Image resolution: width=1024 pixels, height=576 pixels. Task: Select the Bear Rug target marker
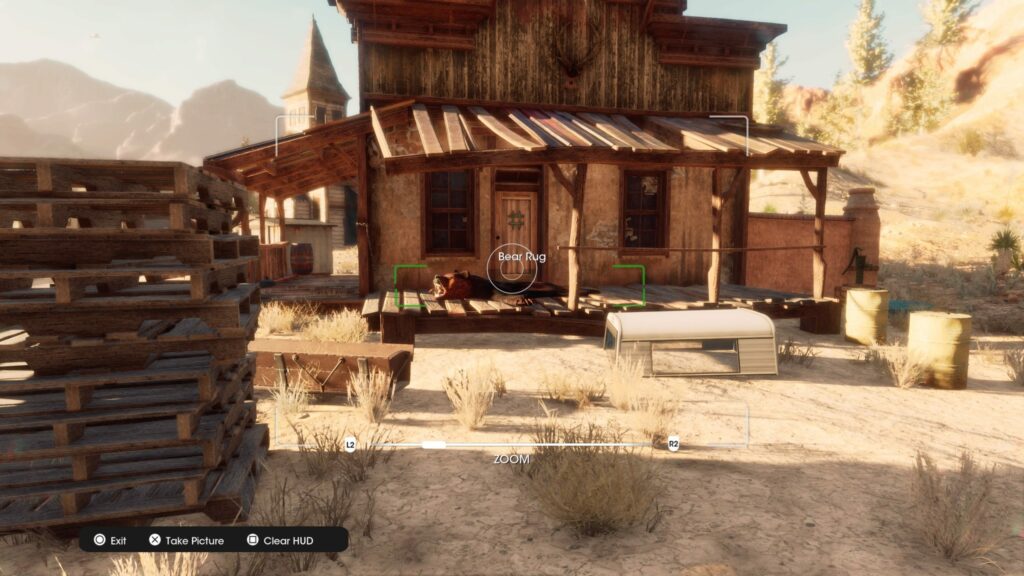click(x=512, y=266)
